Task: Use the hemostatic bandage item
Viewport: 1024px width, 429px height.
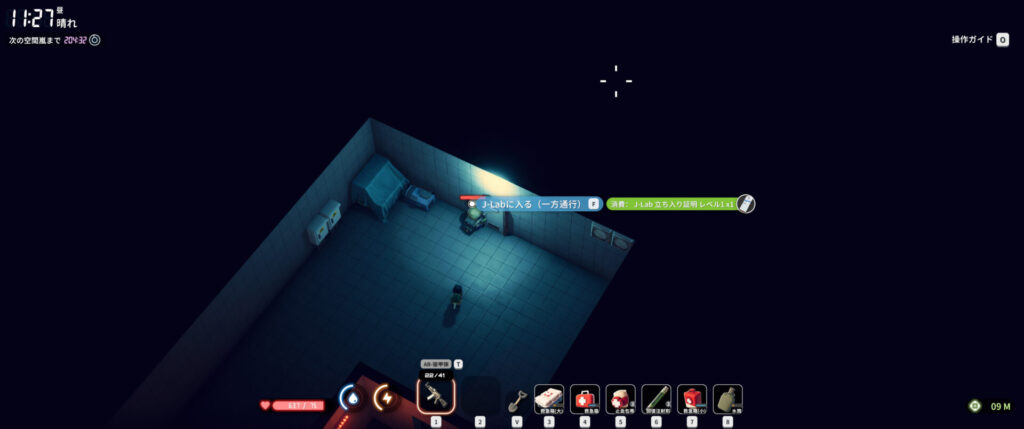Action: 620,398
